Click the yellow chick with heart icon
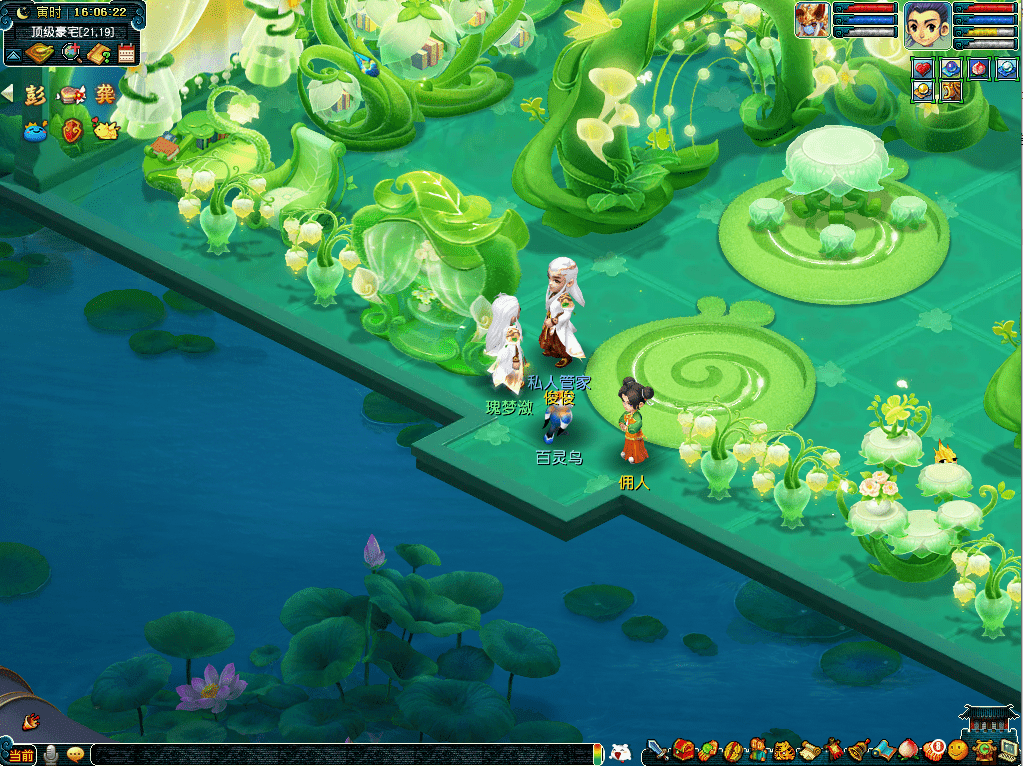This screenshot has width=1023, height=766. 104,129
